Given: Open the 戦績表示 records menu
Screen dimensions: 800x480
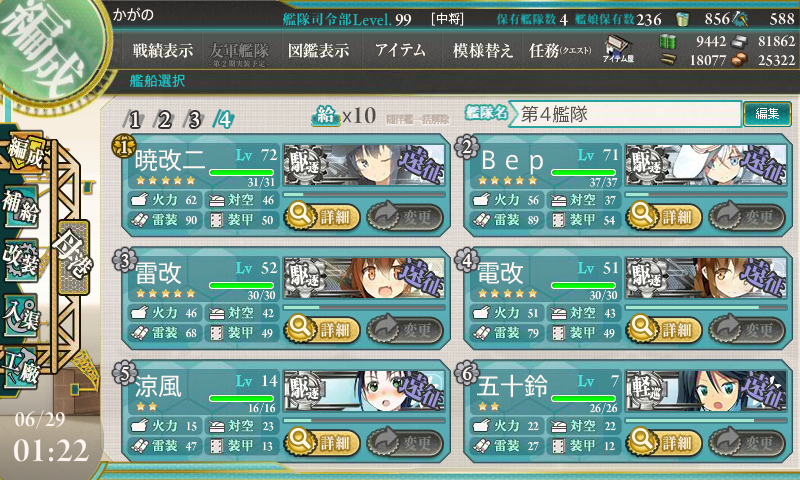Looking at the screenshot, I should pyautogui.click(x=163, y=51).
